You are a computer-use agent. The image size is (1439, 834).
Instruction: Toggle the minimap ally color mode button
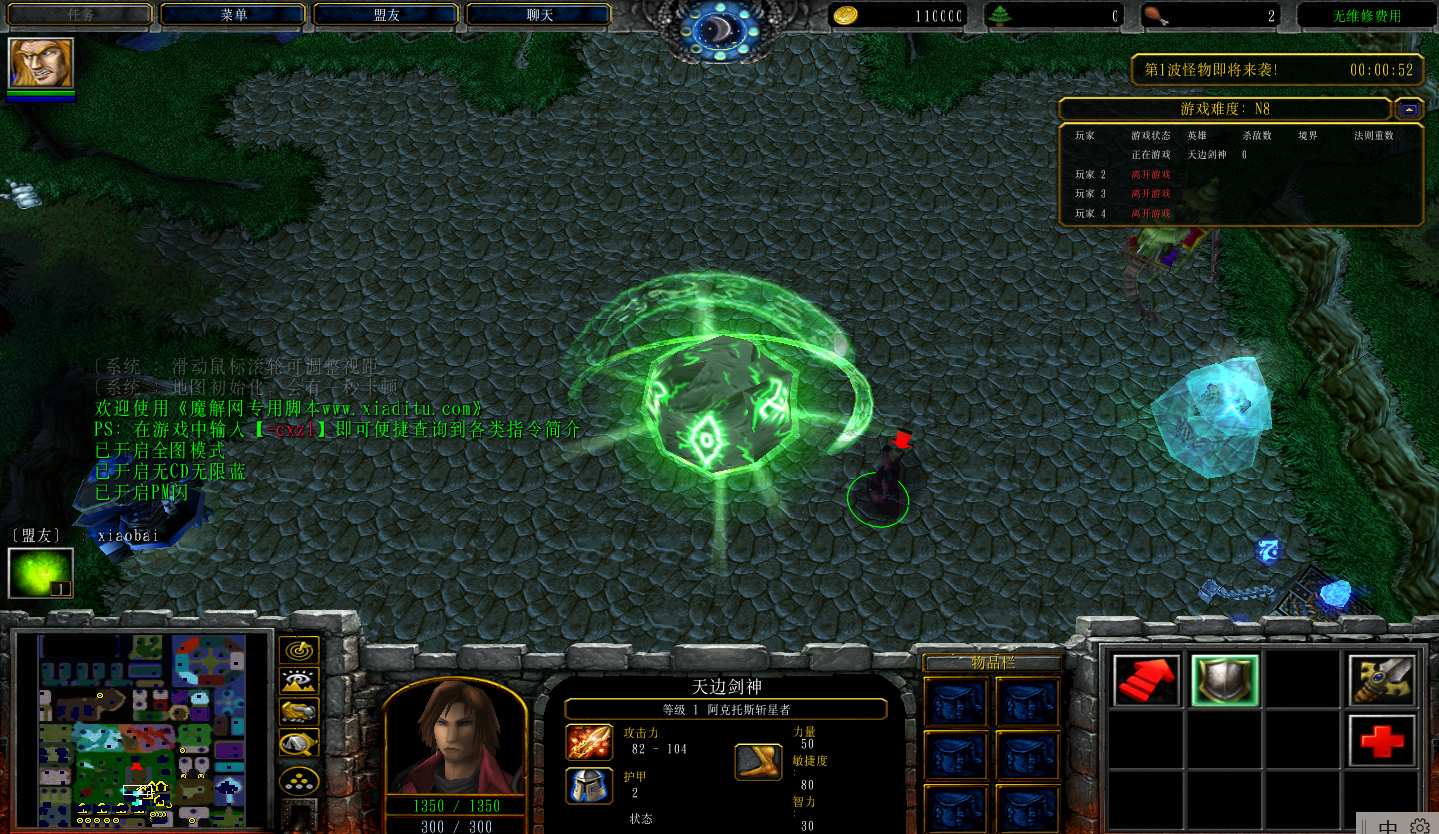(x=299, y=712)
